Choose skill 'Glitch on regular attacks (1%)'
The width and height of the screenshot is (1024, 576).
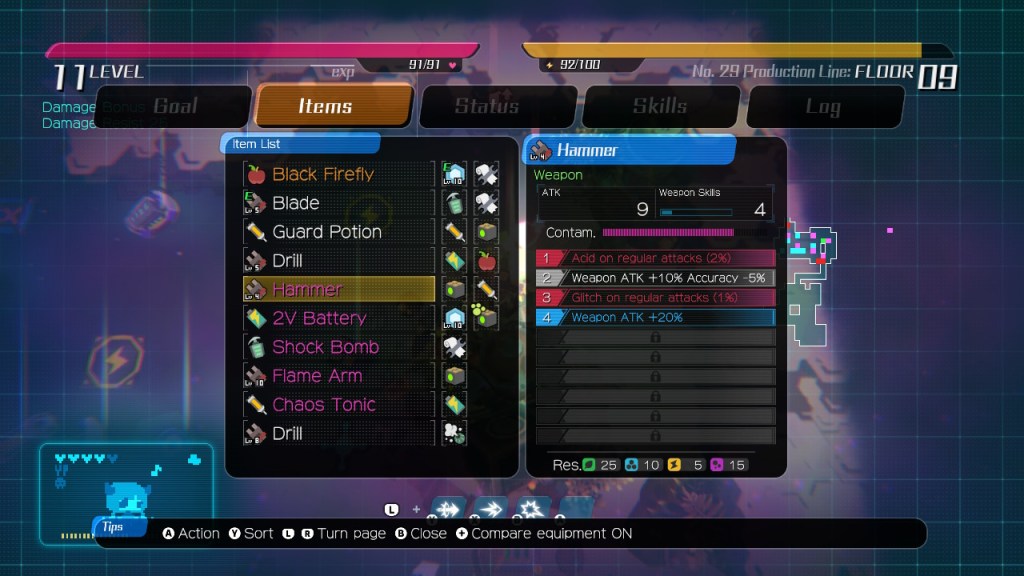(x=655, y=298)
